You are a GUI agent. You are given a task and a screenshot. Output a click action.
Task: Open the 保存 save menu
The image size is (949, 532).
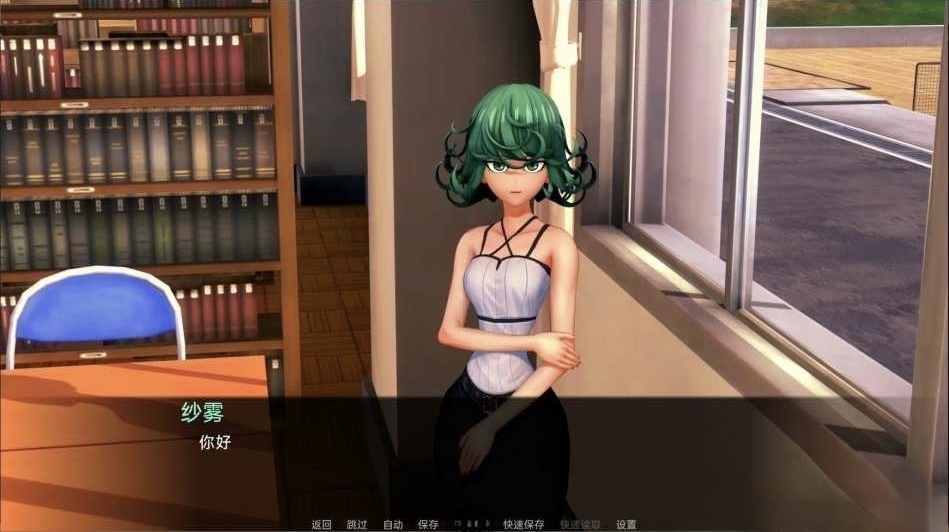pos(428,524)
